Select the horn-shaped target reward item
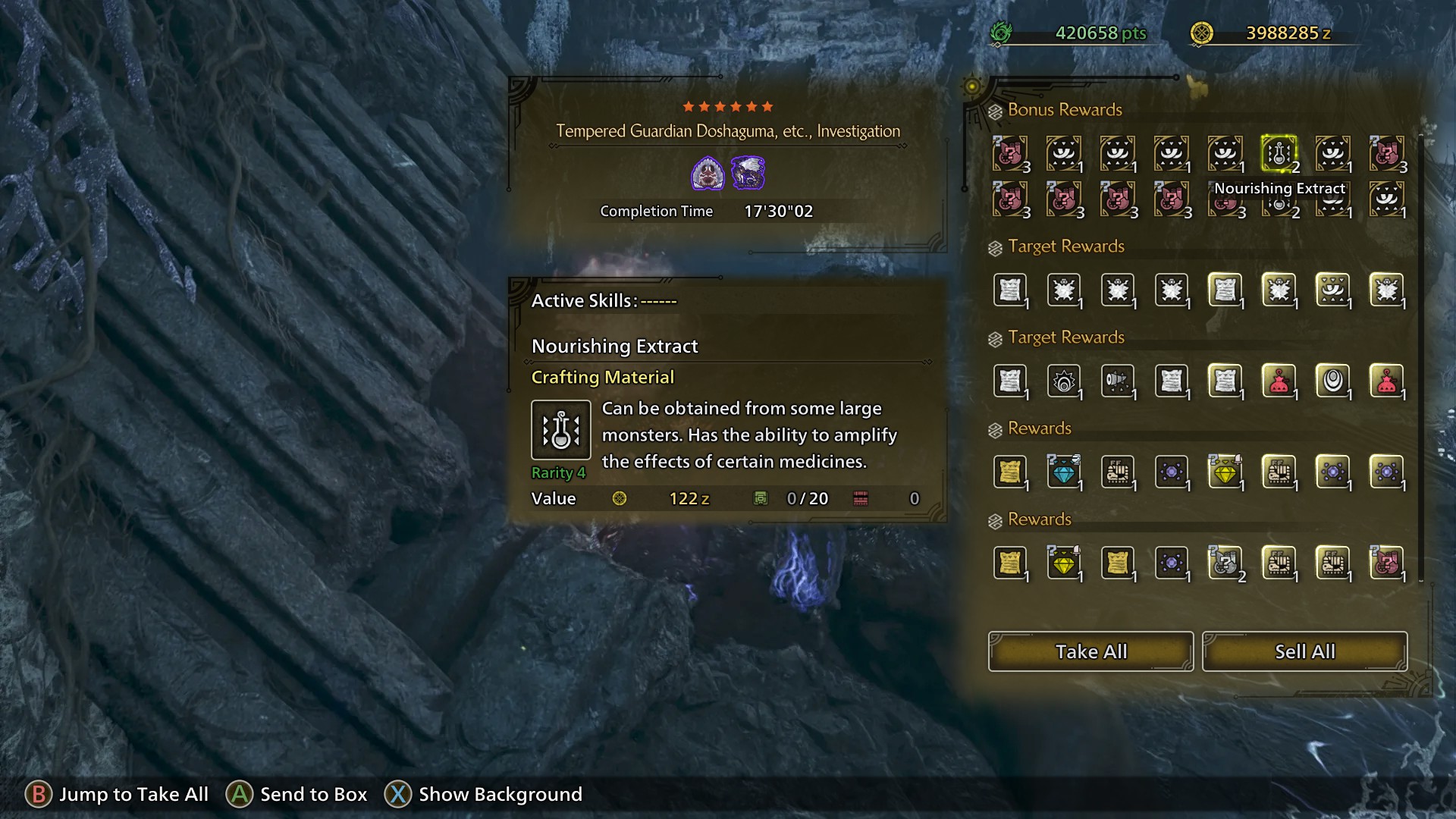The image size is (1456, 819). click(x=1117, y=381)
